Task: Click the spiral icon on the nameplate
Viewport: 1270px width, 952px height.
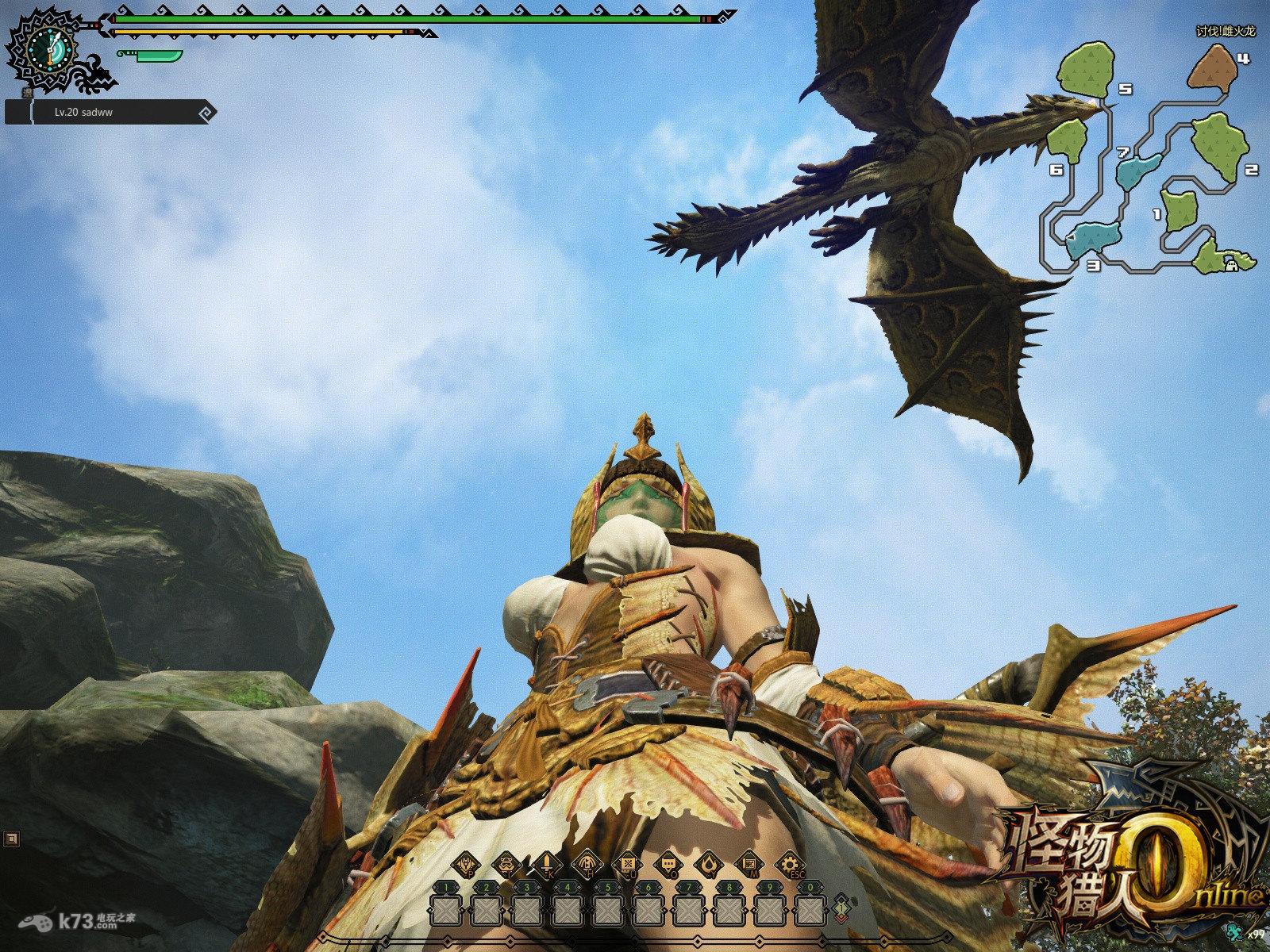Action: click(x=206, y=113)
